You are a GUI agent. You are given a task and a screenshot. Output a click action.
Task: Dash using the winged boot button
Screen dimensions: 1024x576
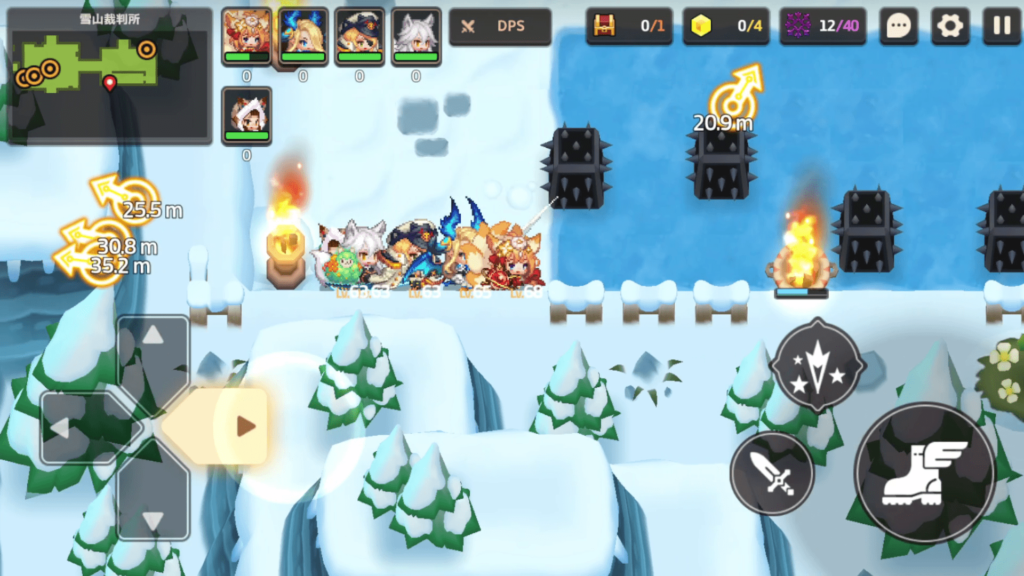925,473
